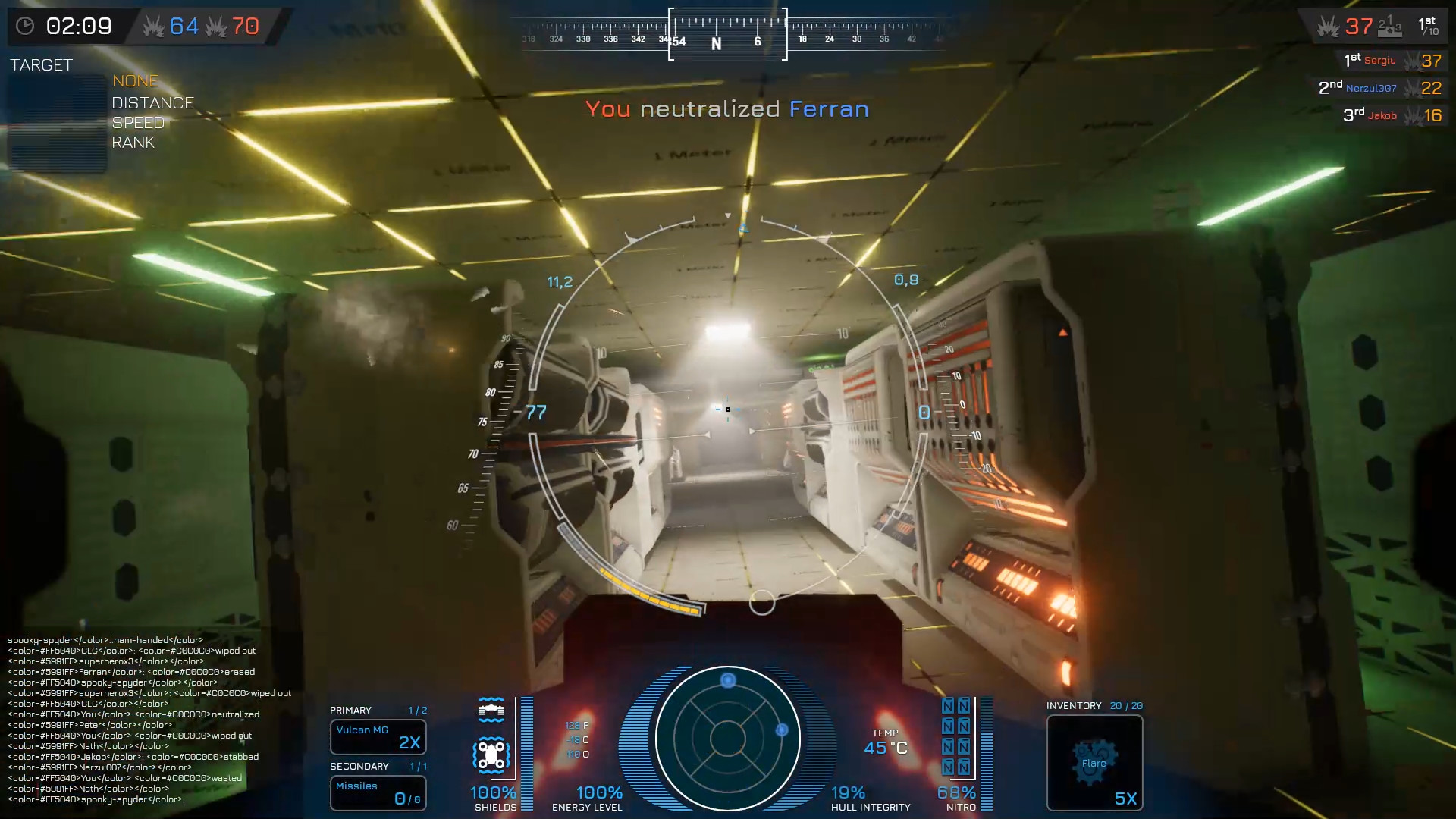Select the Vulcan MG primary weapon slot
Image resolution: width=1456 pixels, height=819 pixels.
378,736
